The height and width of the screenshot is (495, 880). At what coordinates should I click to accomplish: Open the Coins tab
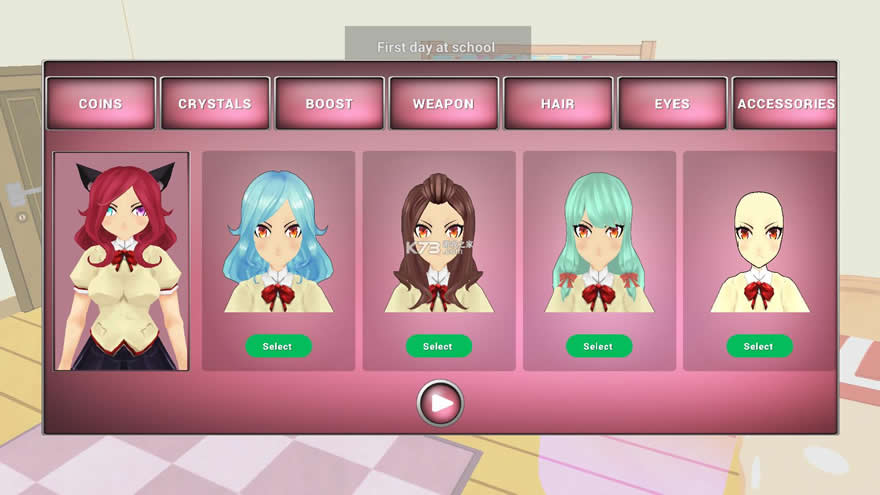100,104
